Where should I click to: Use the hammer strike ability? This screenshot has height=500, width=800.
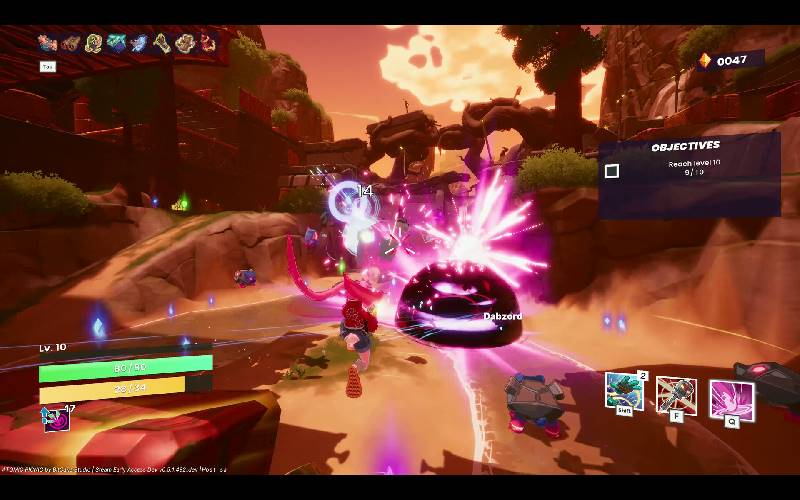tap(675, 395)
